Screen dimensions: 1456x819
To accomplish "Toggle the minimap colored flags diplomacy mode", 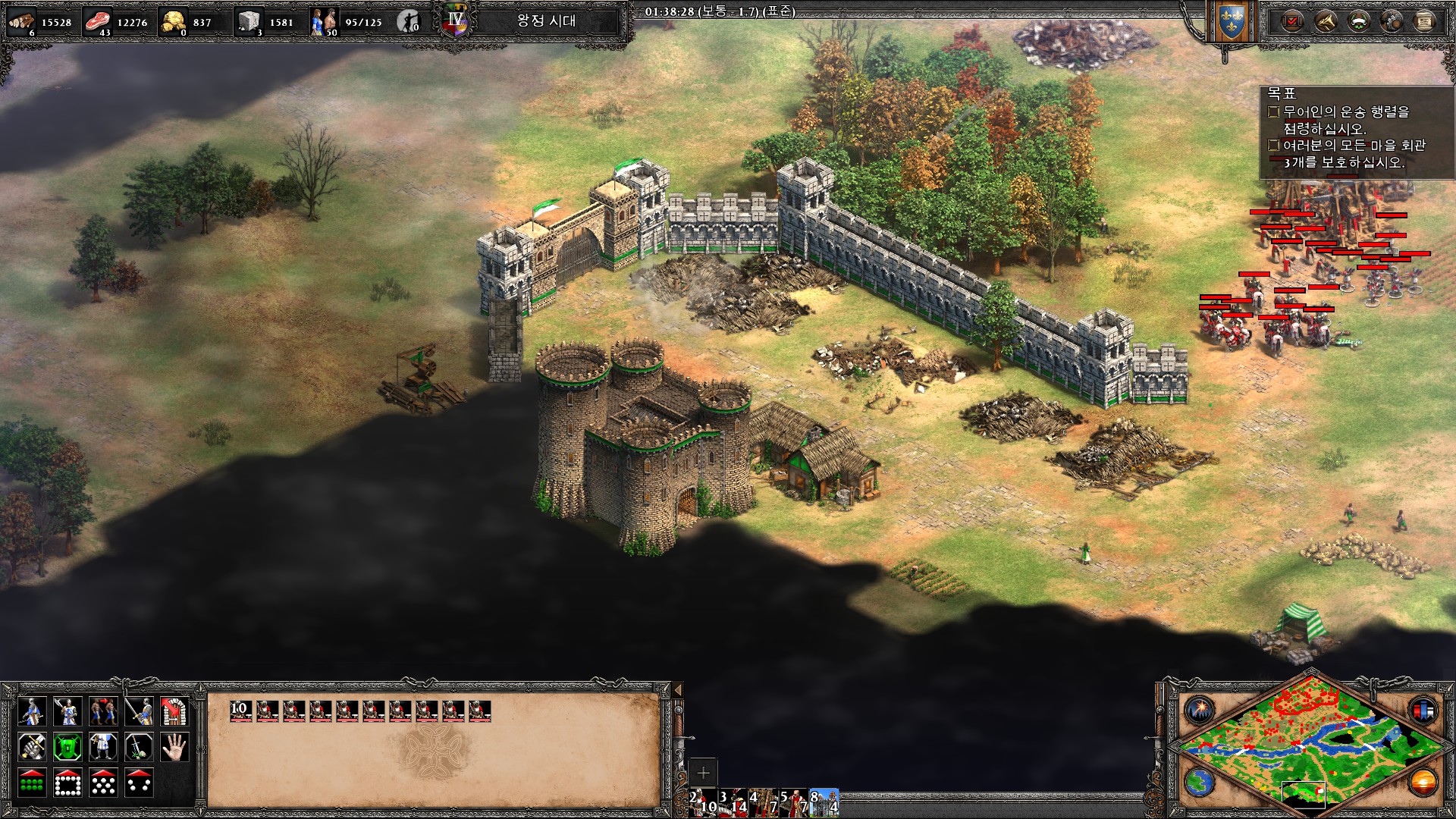I will pos(1423,711).
